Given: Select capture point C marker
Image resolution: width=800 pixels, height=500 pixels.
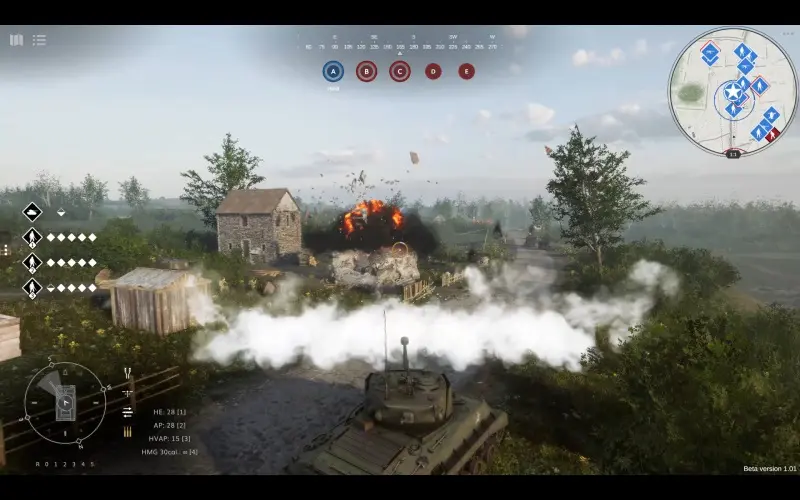Looking at the screenshot, I should [399, 71].
